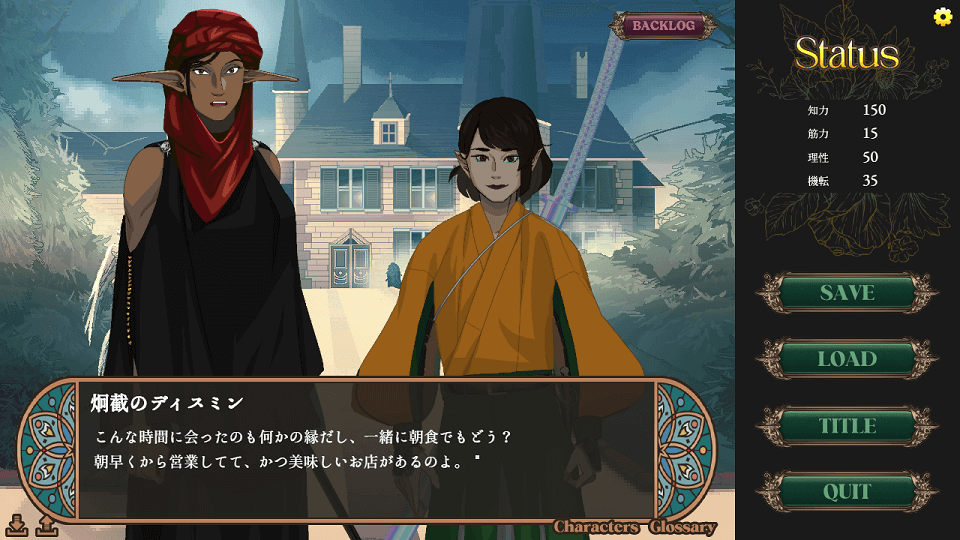
Task: Show the Glossary
Action: [x=683, y=527]
